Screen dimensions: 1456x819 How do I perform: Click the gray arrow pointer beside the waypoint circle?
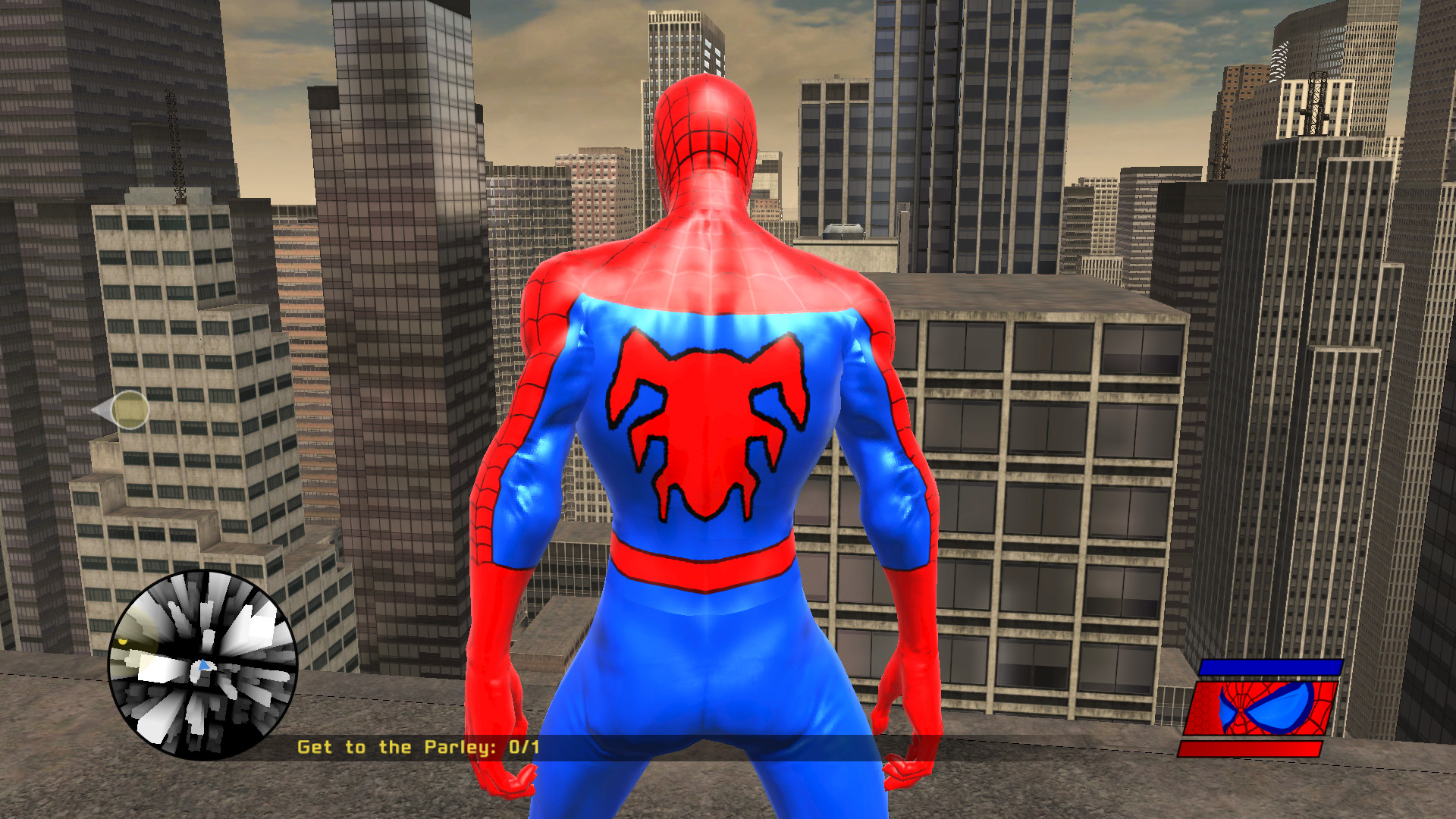click(101, 410)
